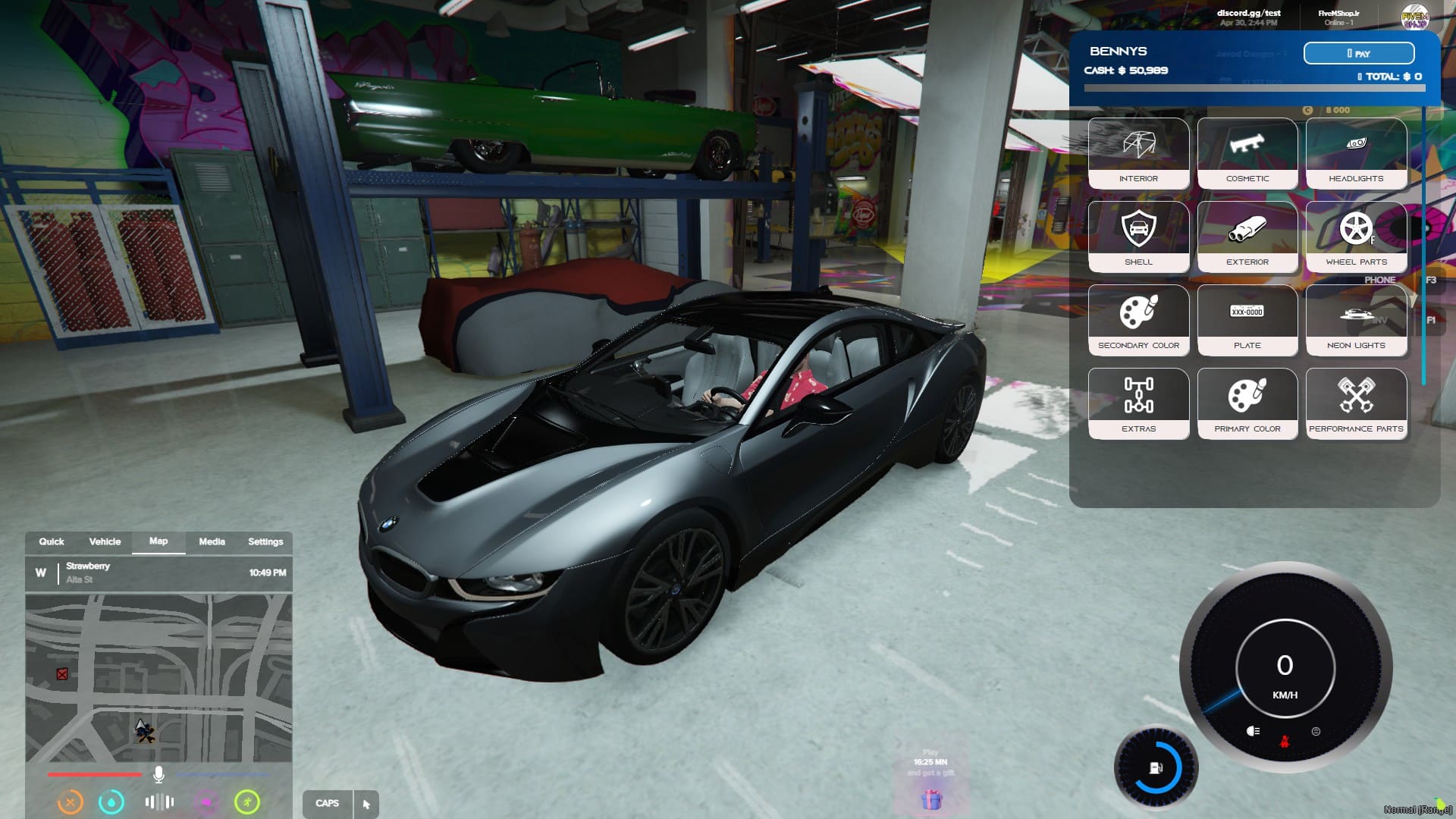
Task: Select the Wheel Parts tile
Action: pos(1356,237)
